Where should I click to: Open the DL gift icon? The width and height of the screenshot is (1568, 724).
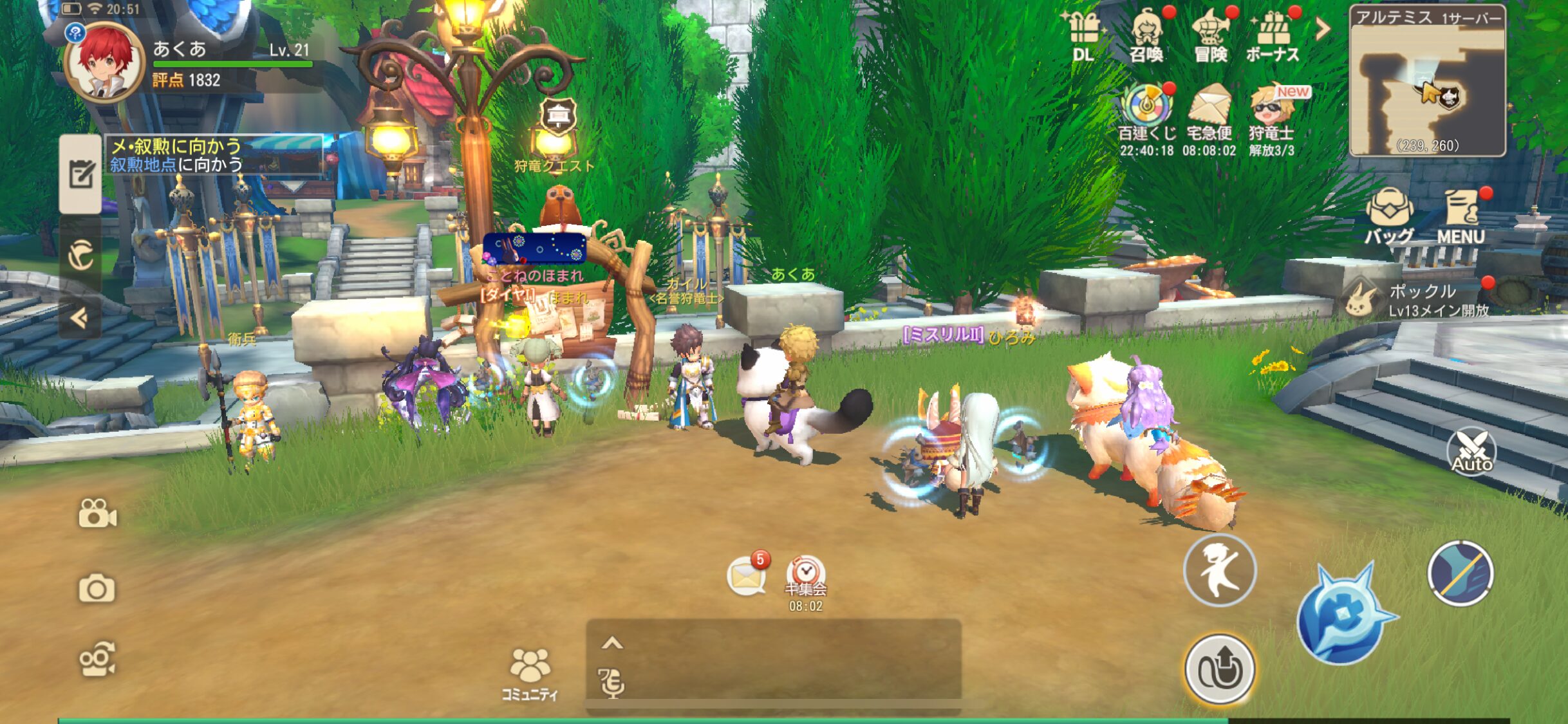[1084, 35]
